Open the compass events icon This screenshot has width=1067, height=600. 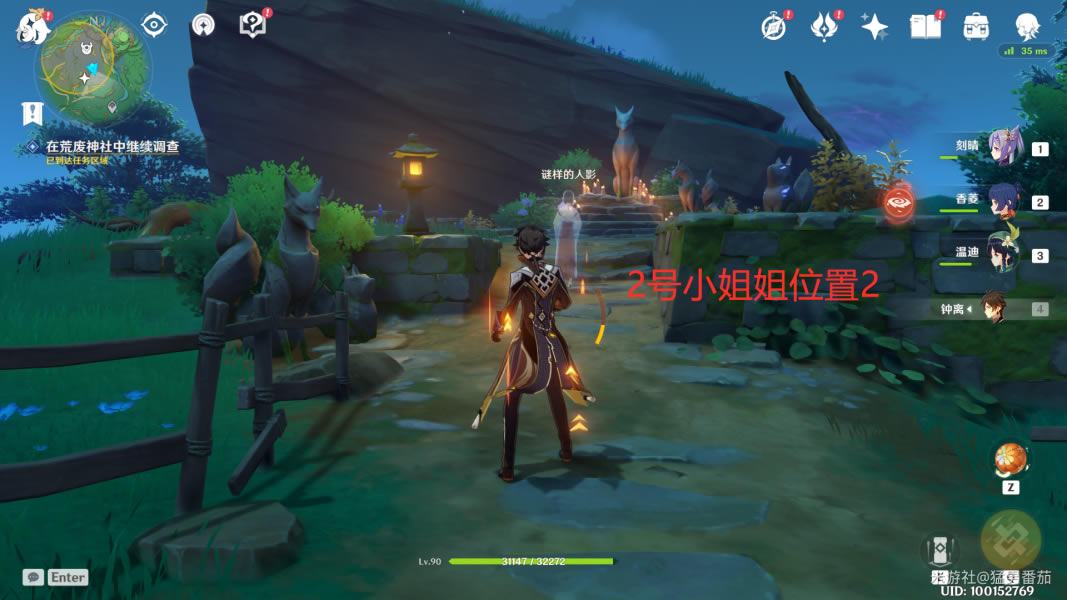pyautogui.click(x=773, y=27)
